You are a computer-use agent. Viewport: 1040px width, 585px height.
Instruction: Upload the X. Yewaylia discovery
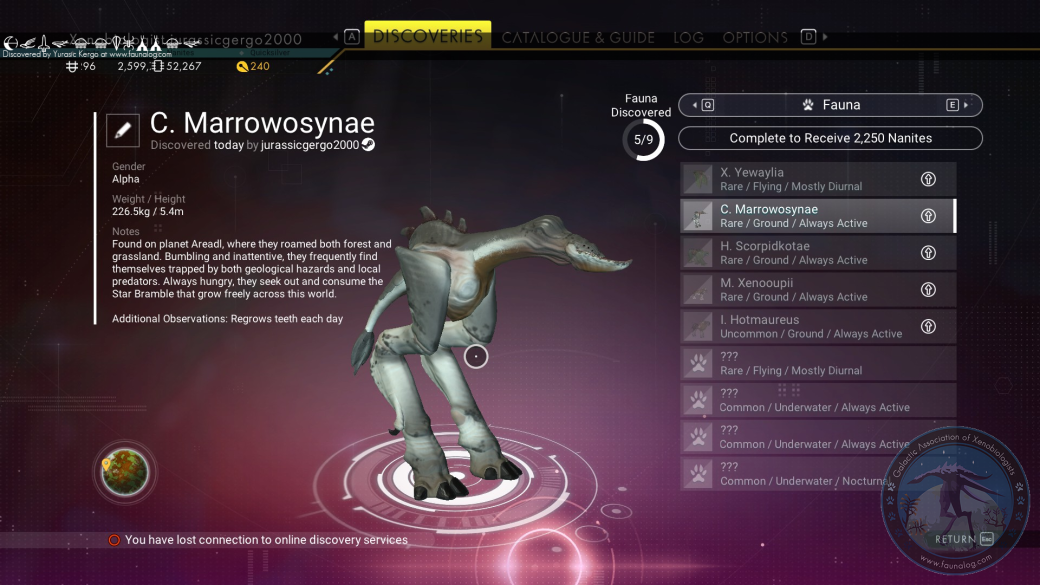[x=928, y=179]
